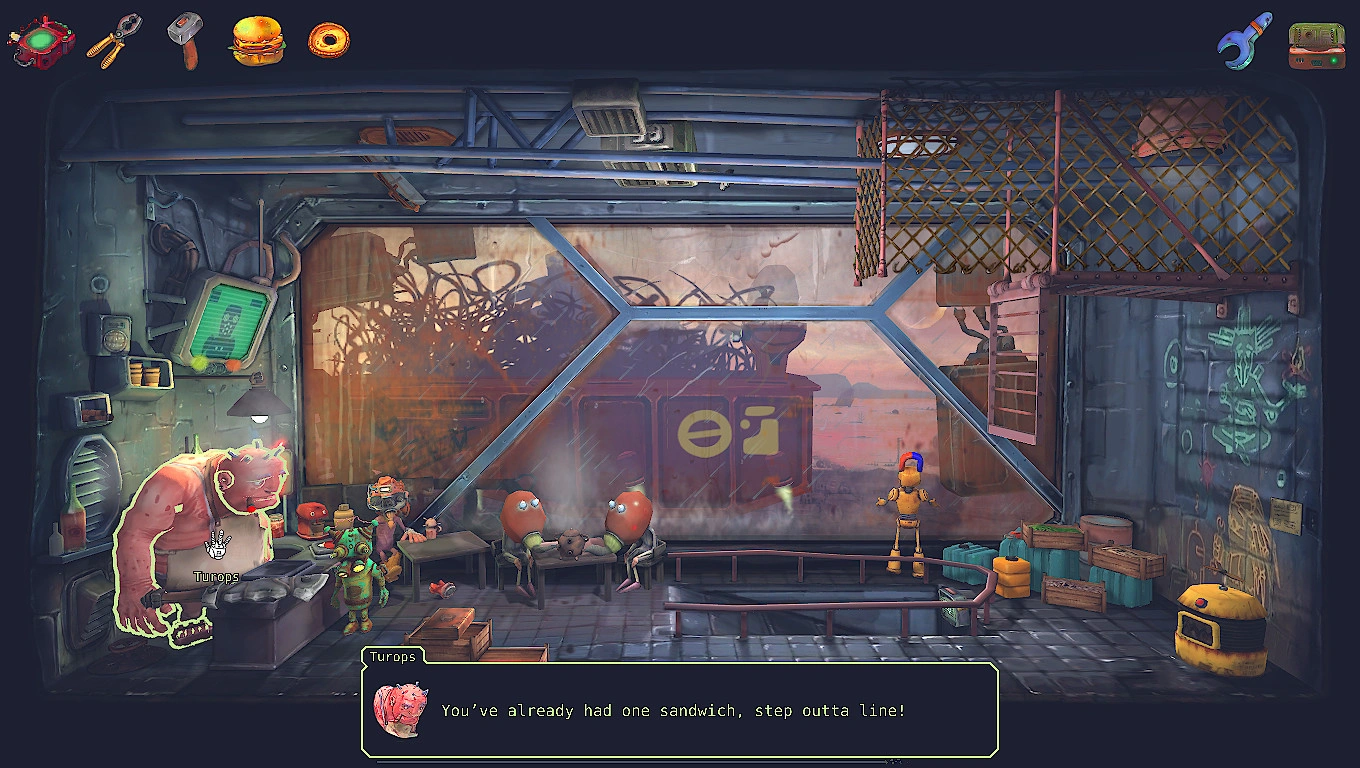Screen dimensions: 1360x768
Task: Select the red scanner device in inventory
Action: pyautogui.click(x=41, y=41)
